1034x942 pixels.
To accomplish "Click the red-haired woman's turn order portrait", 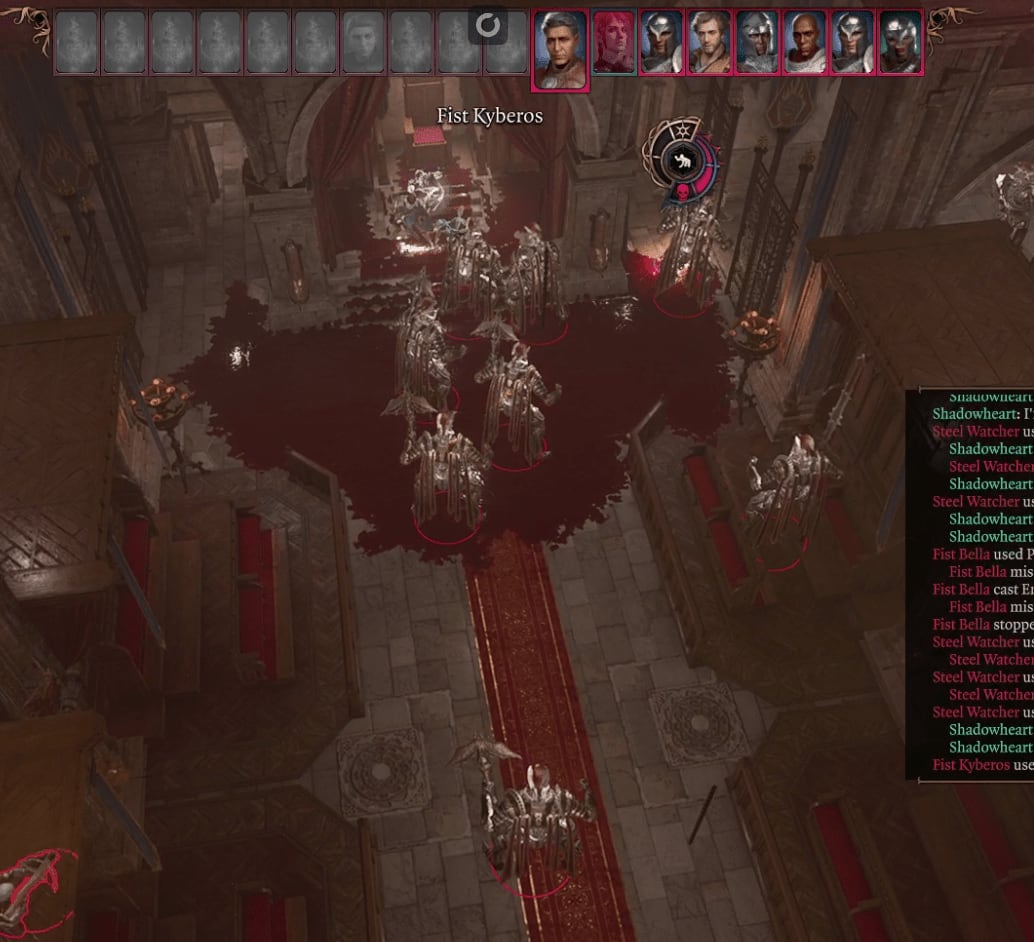I will pyautogui.click(x=614, y=43).
